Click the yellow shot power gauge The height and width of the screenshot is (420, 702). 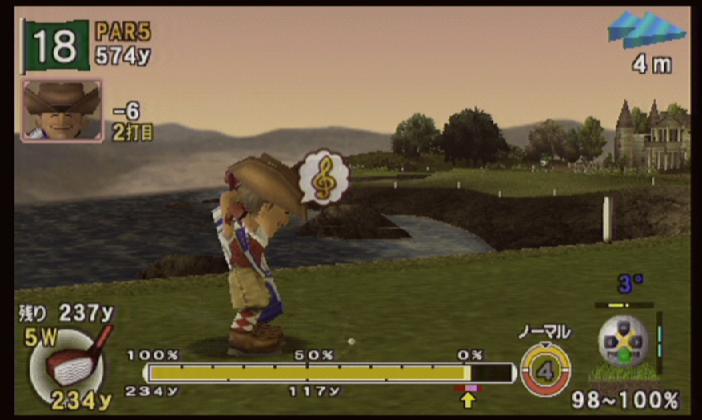318,372
